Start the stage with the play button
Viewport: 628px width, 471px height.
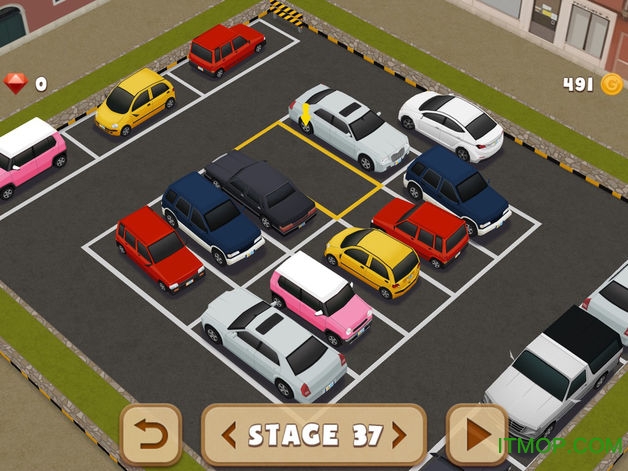(476, 435)
